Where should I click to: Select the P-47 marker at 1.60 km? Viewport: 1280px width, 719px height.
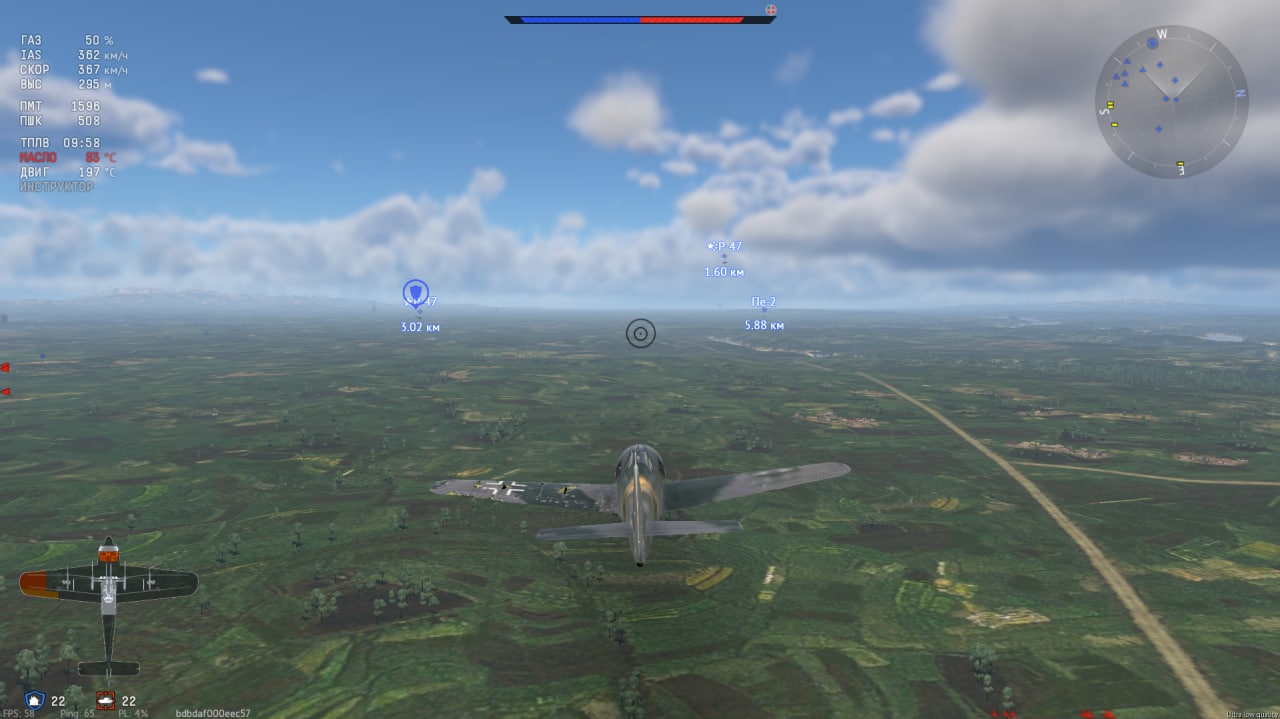(x=724, y=256)
